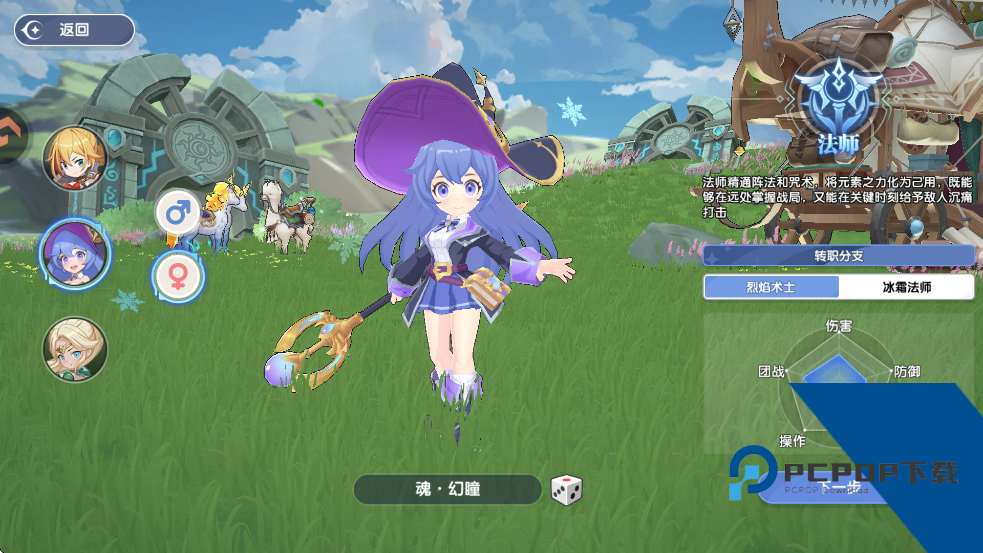Screen dimensions: 983x553
Task: Proceed with the 下一步 button
Action: 840,487
